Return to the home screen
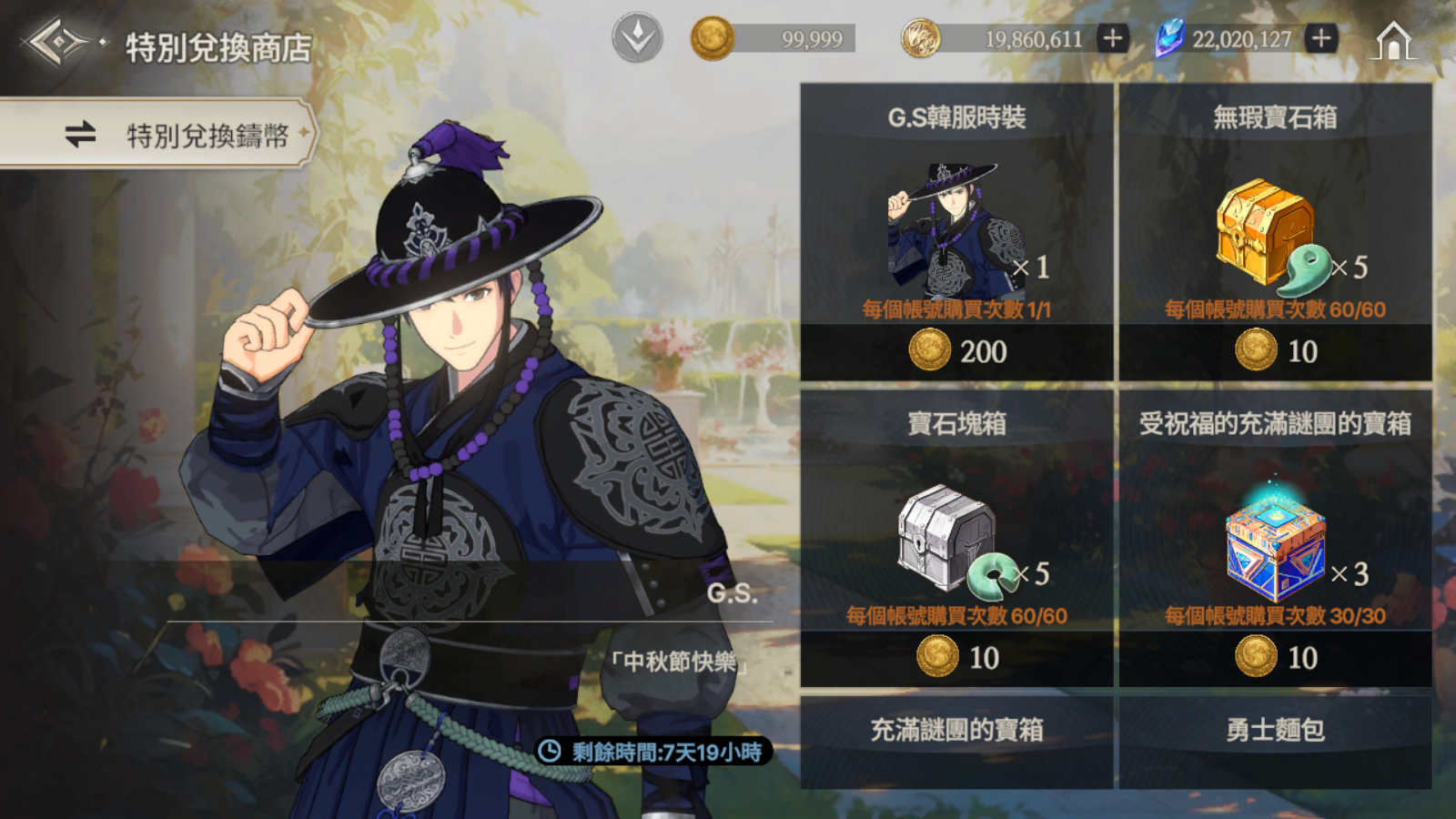The image size is (1456, 819). [x=1393, y=42]
